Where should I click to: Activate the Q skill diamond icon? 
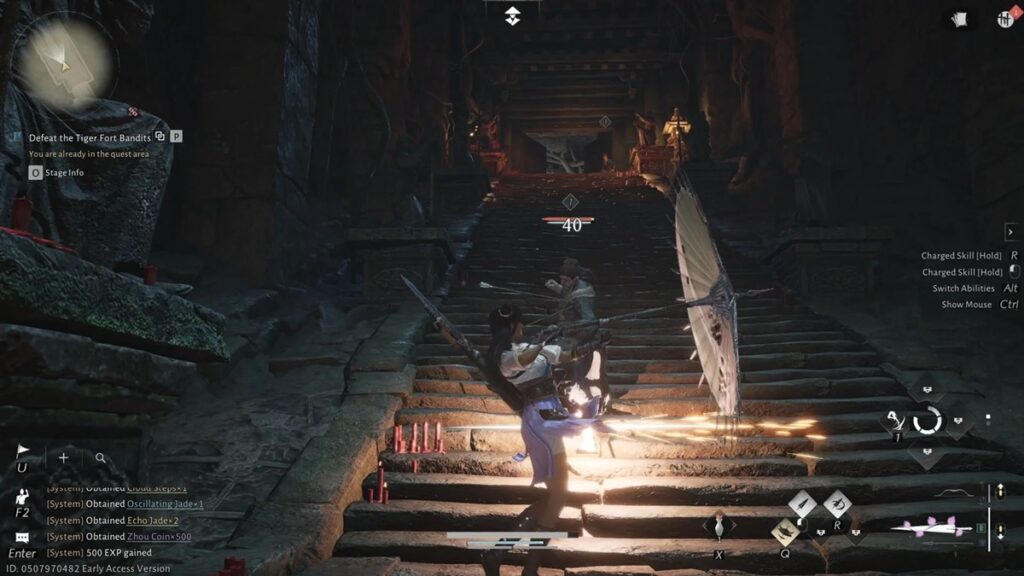tap(786, 531)
